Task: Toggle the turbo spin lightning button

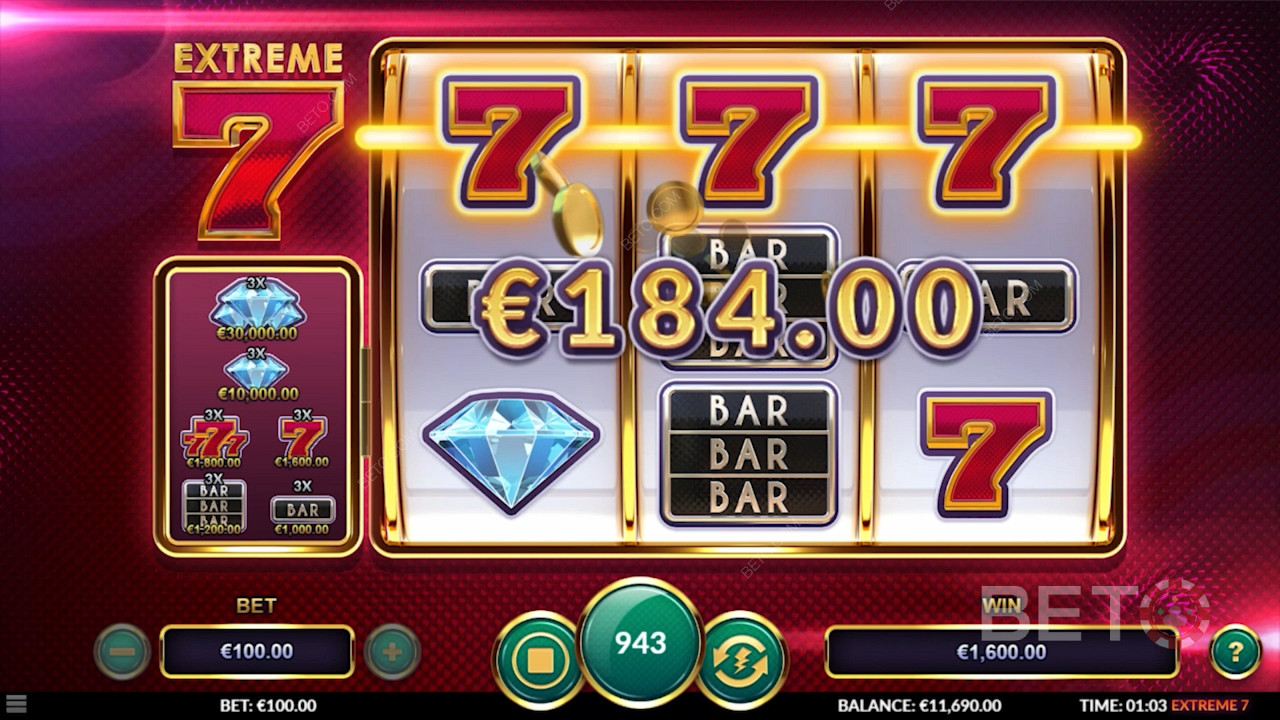Action: pos(741,659)
